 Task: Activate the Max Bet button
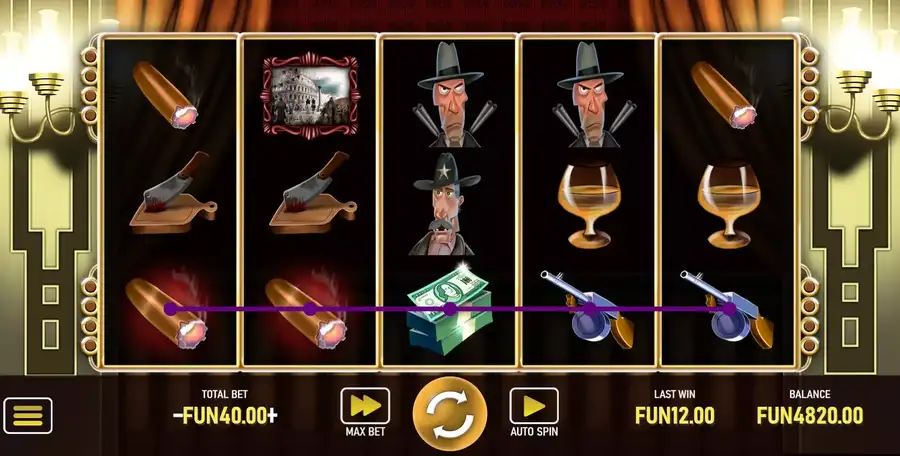(365, 406)
